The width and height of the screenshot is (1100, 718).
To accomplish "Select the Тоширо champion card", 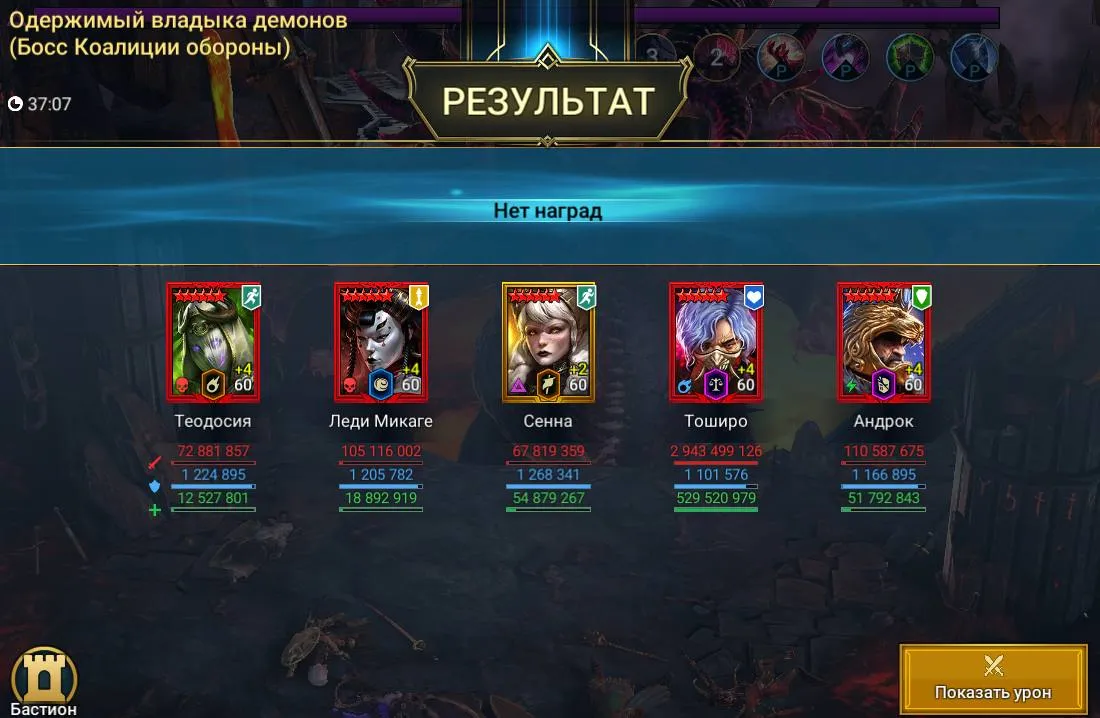I will pos(716,342).
